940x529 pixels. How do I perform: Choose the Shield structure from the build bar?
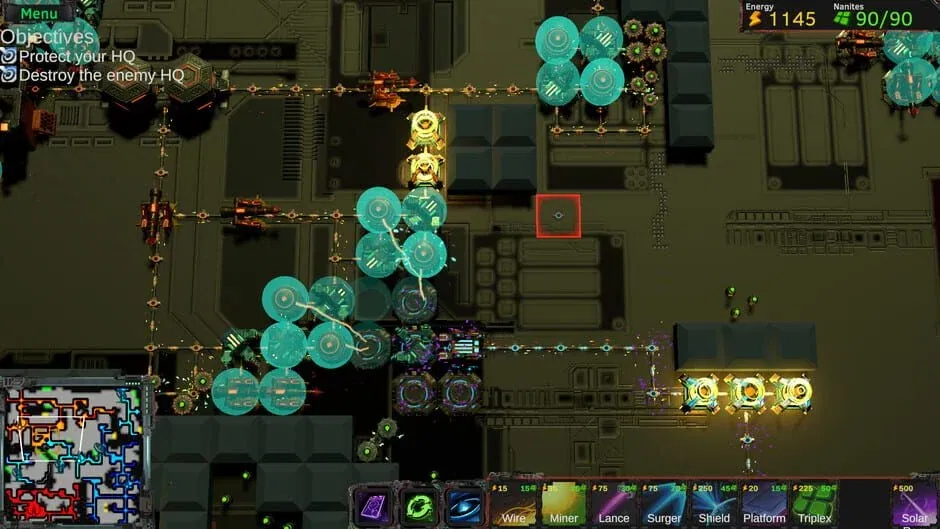(x=714, y=504)
